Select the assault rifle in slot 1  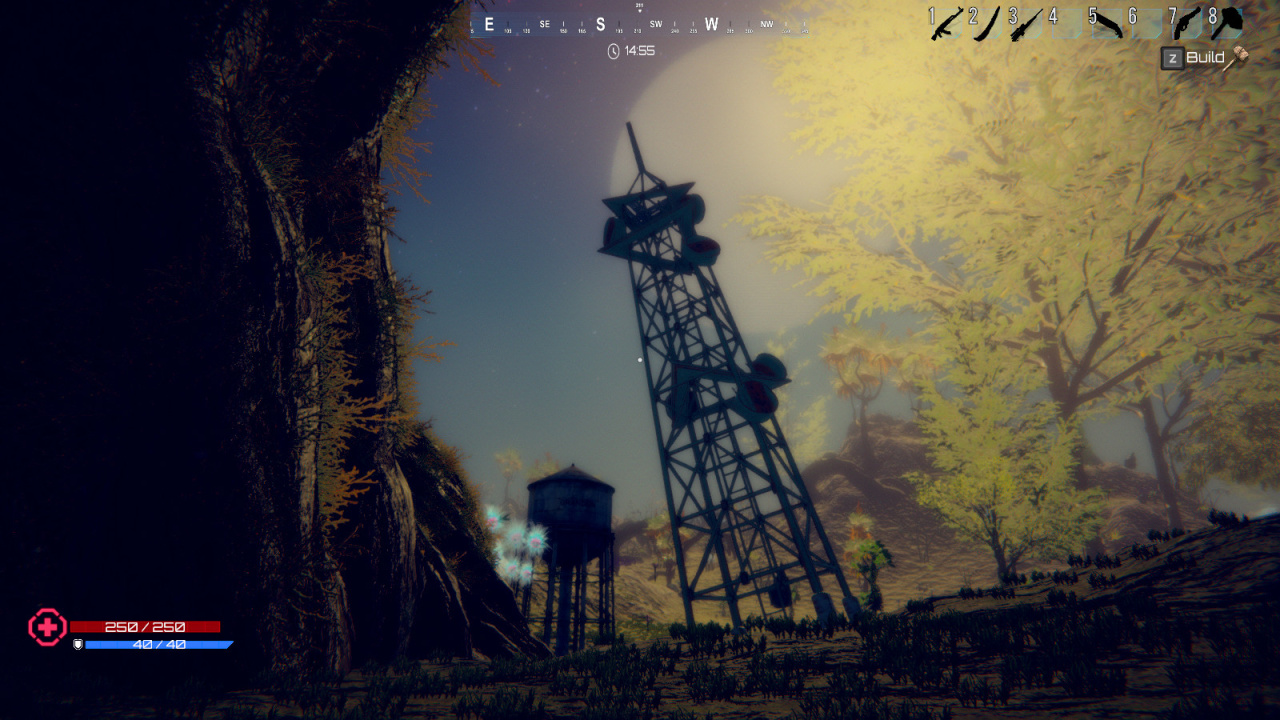pos(945,24)
